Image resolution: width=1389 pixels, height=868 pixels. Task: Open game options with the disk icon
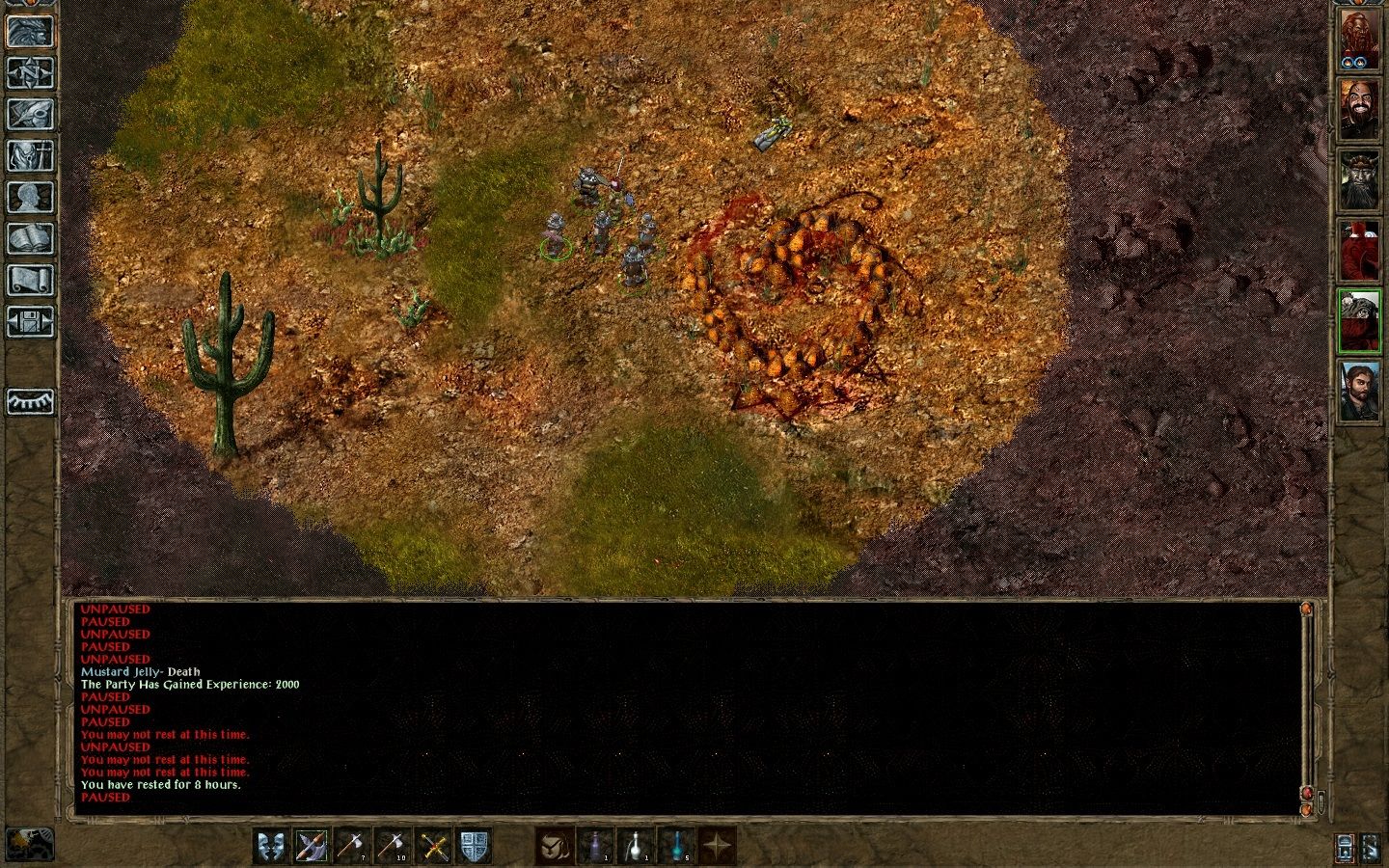pyautogui.click(x=31, y=322)
